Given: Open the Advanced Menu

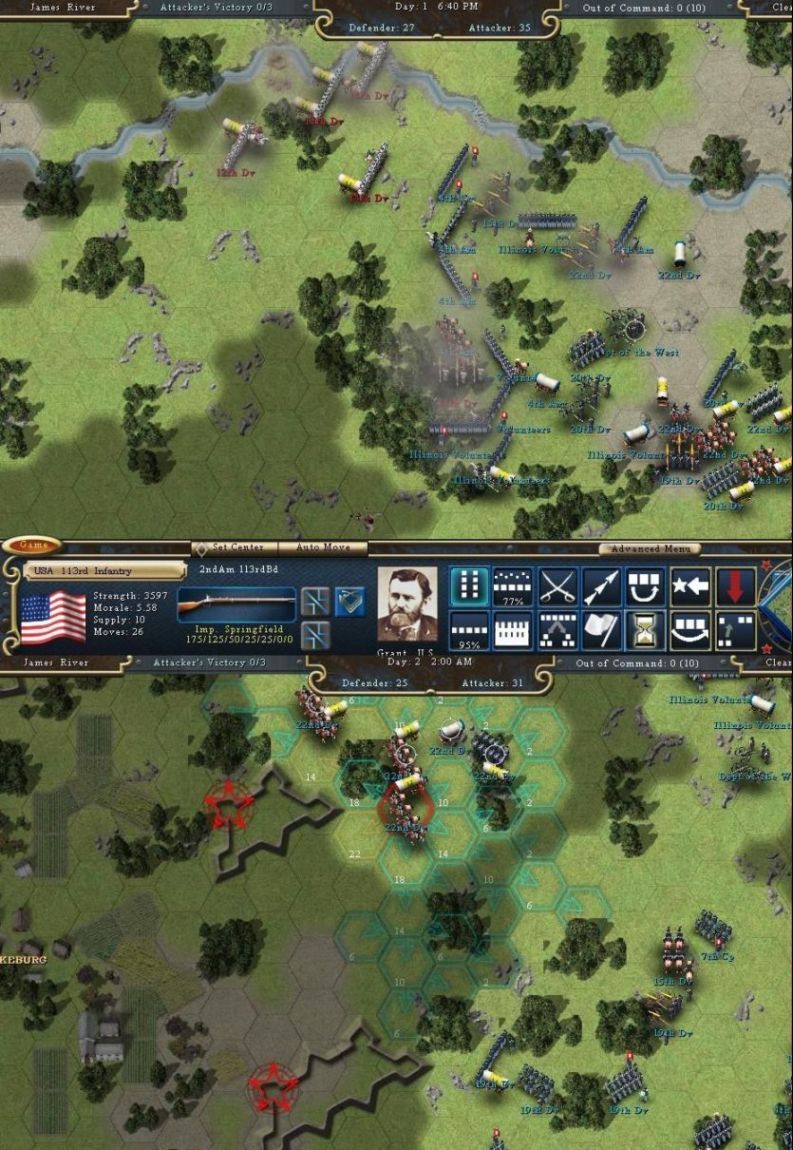Looking at the screenshot, I should click(x=649, y=548).
